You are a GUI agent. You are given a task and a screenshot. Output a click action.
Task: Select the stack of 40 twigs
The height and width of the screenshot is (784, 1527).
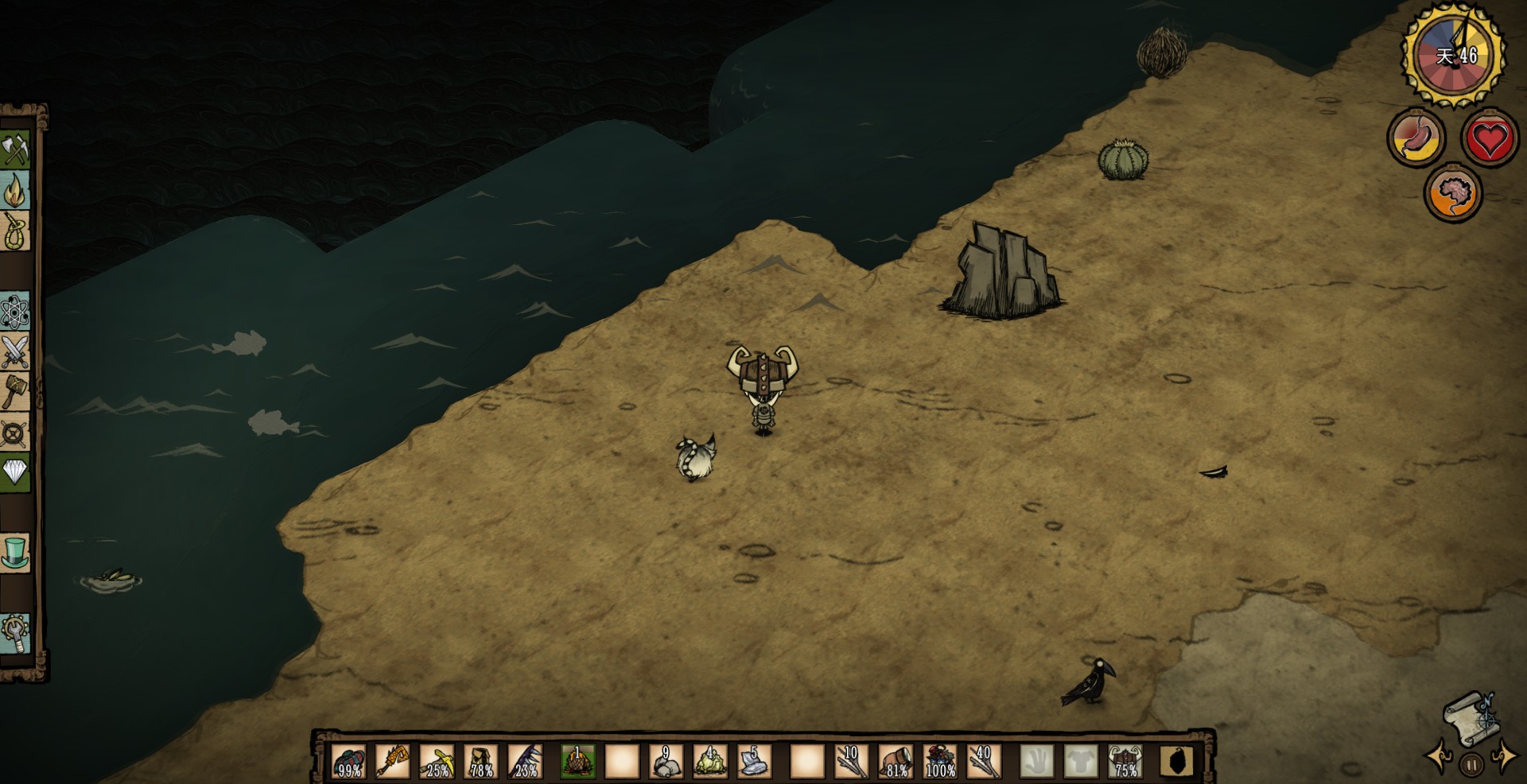983,761
